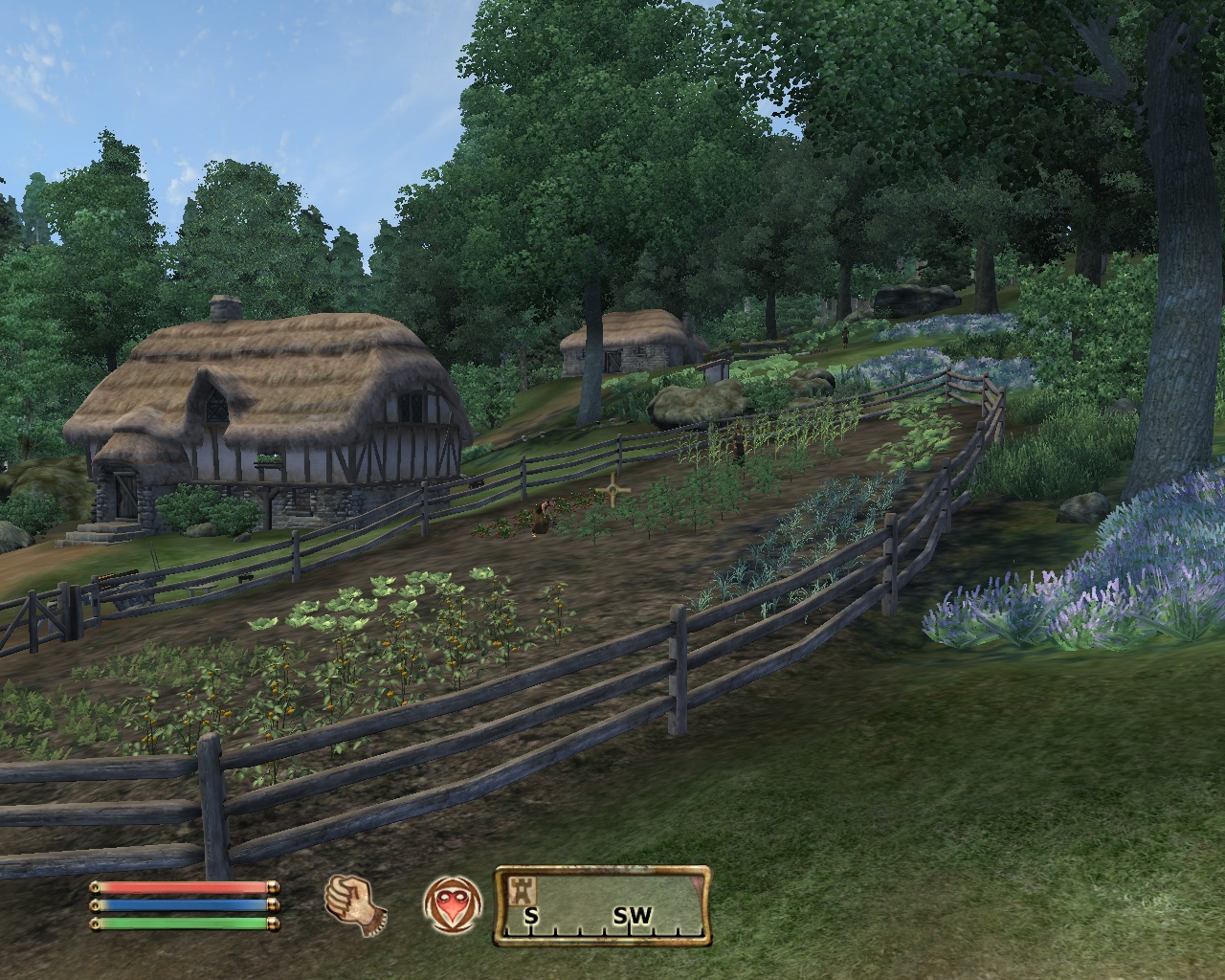The image size is (1225, 980).
Task: Click the fist weapon icon
Action: tap(355, 901)
